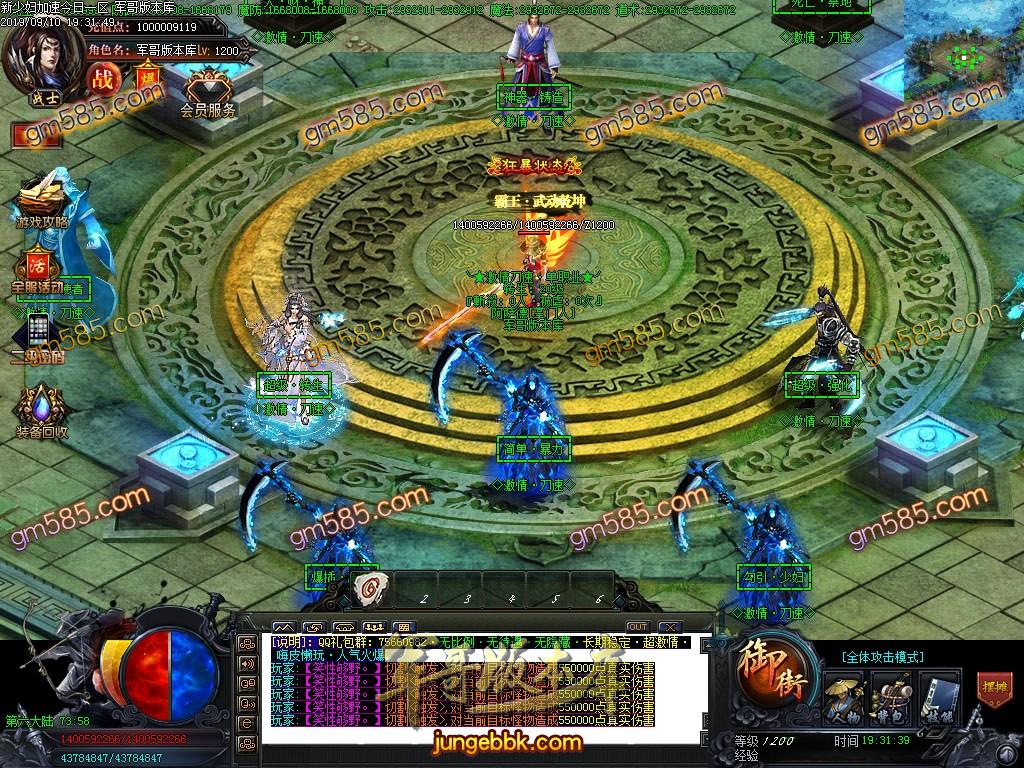
Task: Open the 会员服务 member services menu
Action: [208, 91]
